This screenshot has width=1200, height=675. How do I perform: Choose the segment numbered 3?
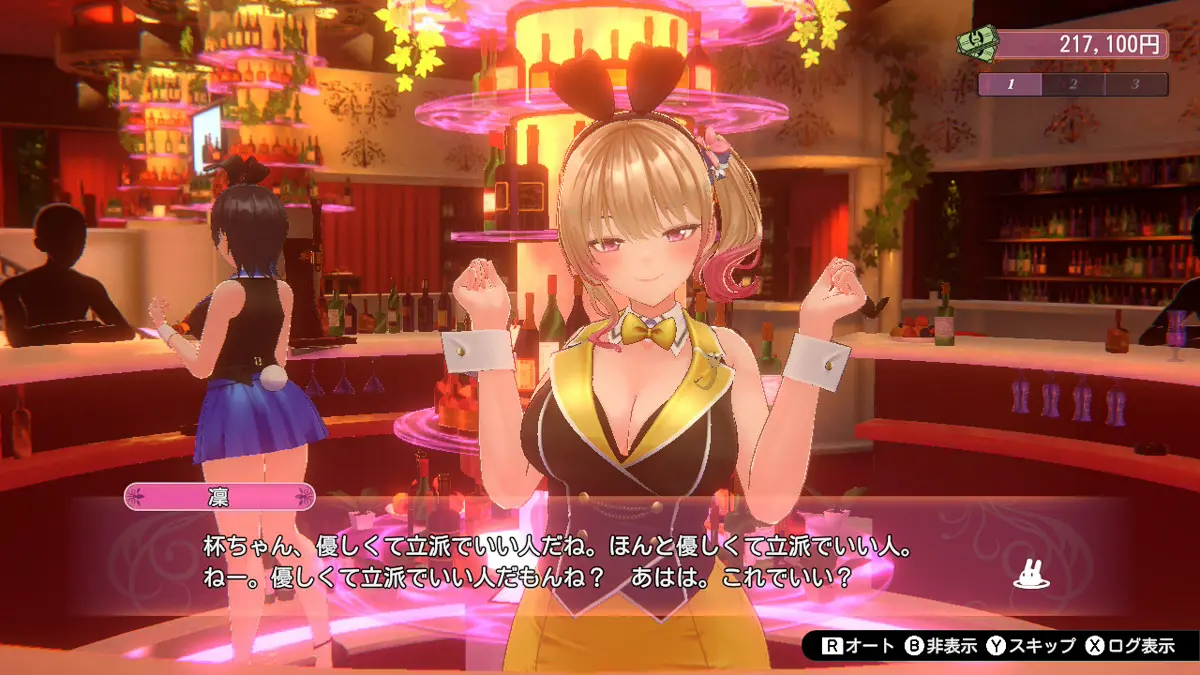(1136, 84)
